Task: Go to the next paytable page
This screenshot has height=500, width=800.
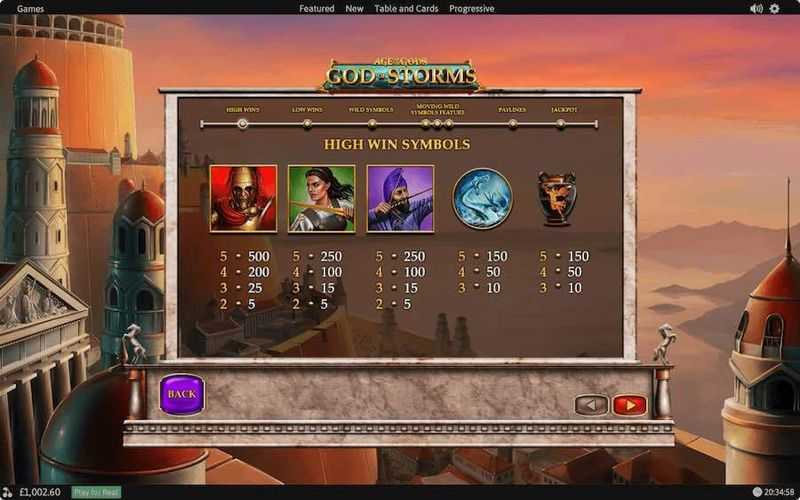Action: tap(629, 405)
